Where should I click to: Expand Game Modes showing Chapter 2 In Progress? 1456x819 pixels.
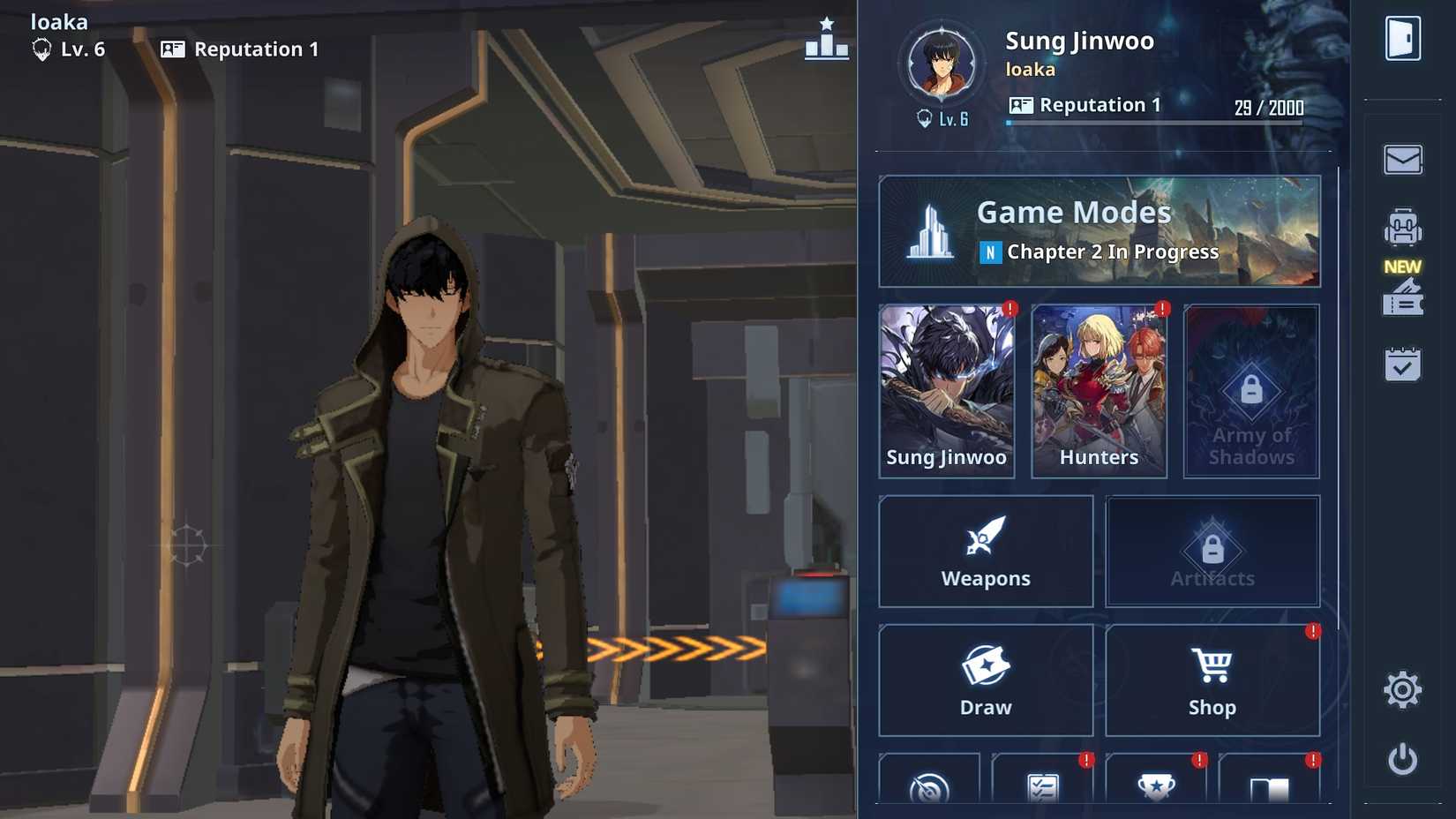click(1099, 230)
